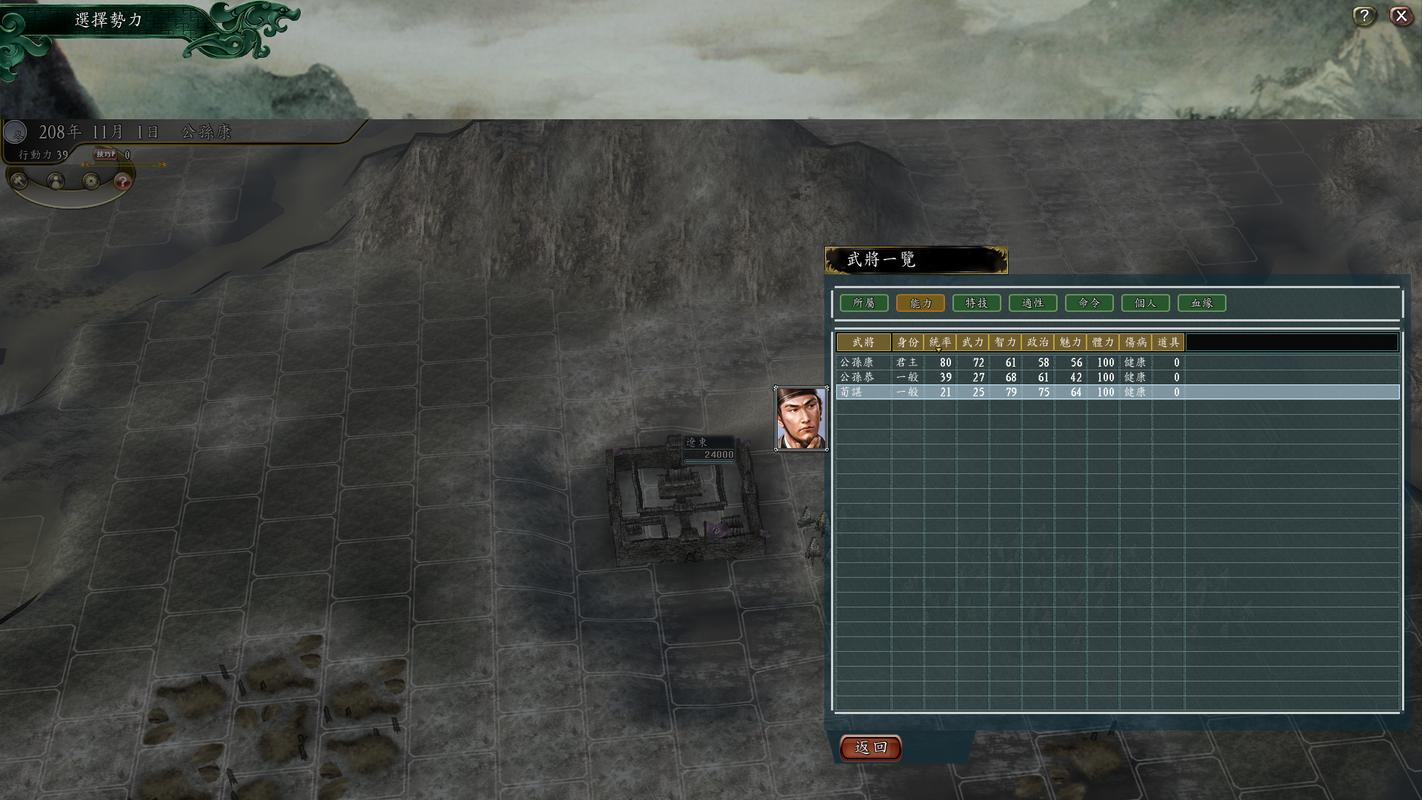Image resolution: width=1422 pixels, height=800 pixels.
Task: Sort the list by 統率 column
Action: [940, 342]
